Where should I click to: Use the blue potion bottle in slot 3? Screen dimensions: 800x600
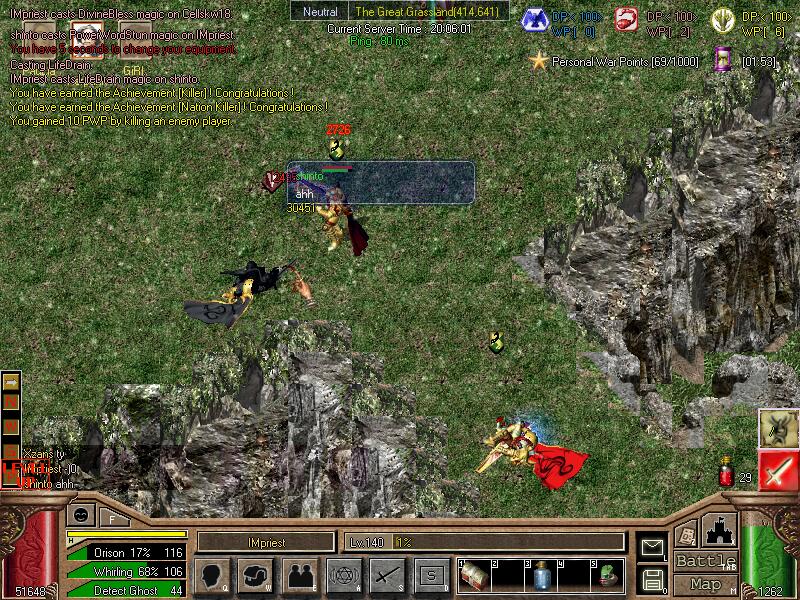542,574
